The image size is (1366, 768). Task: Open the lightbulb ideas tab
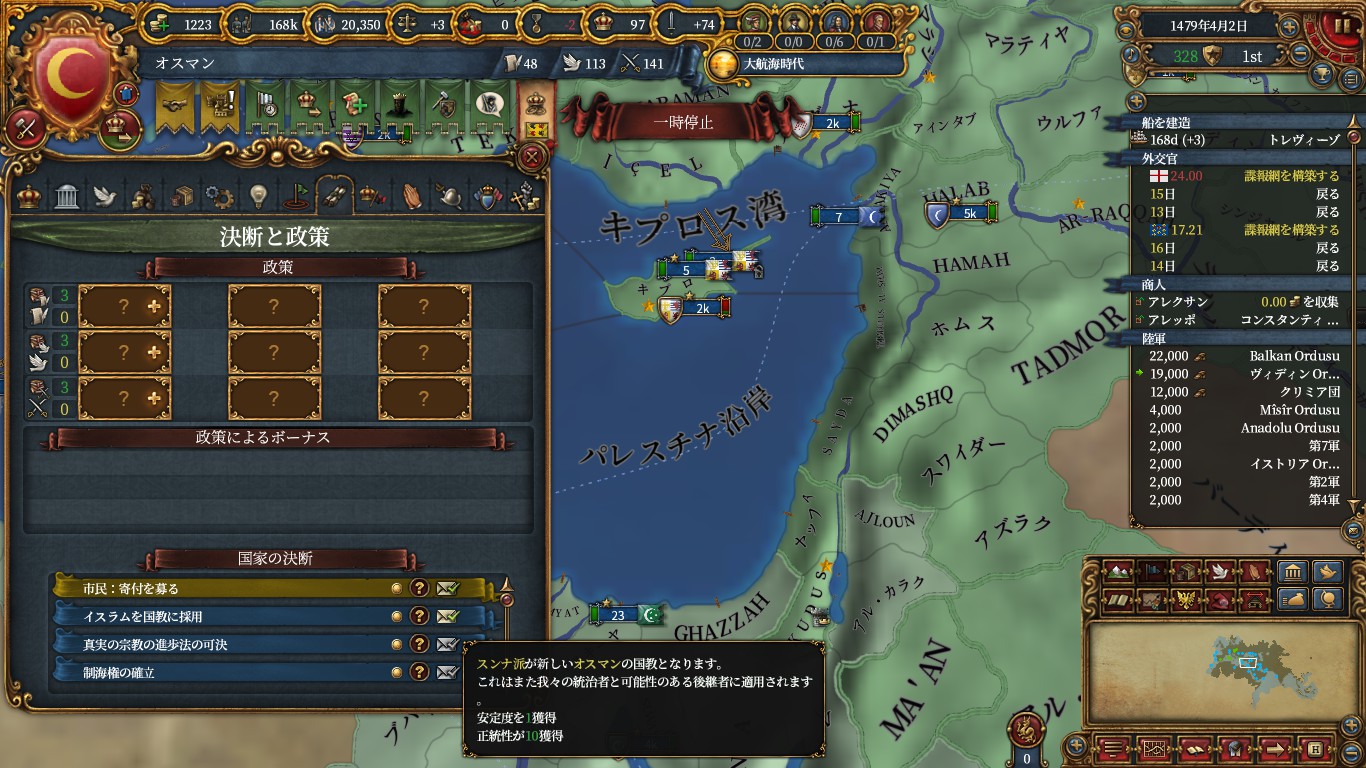click(257, 195)
